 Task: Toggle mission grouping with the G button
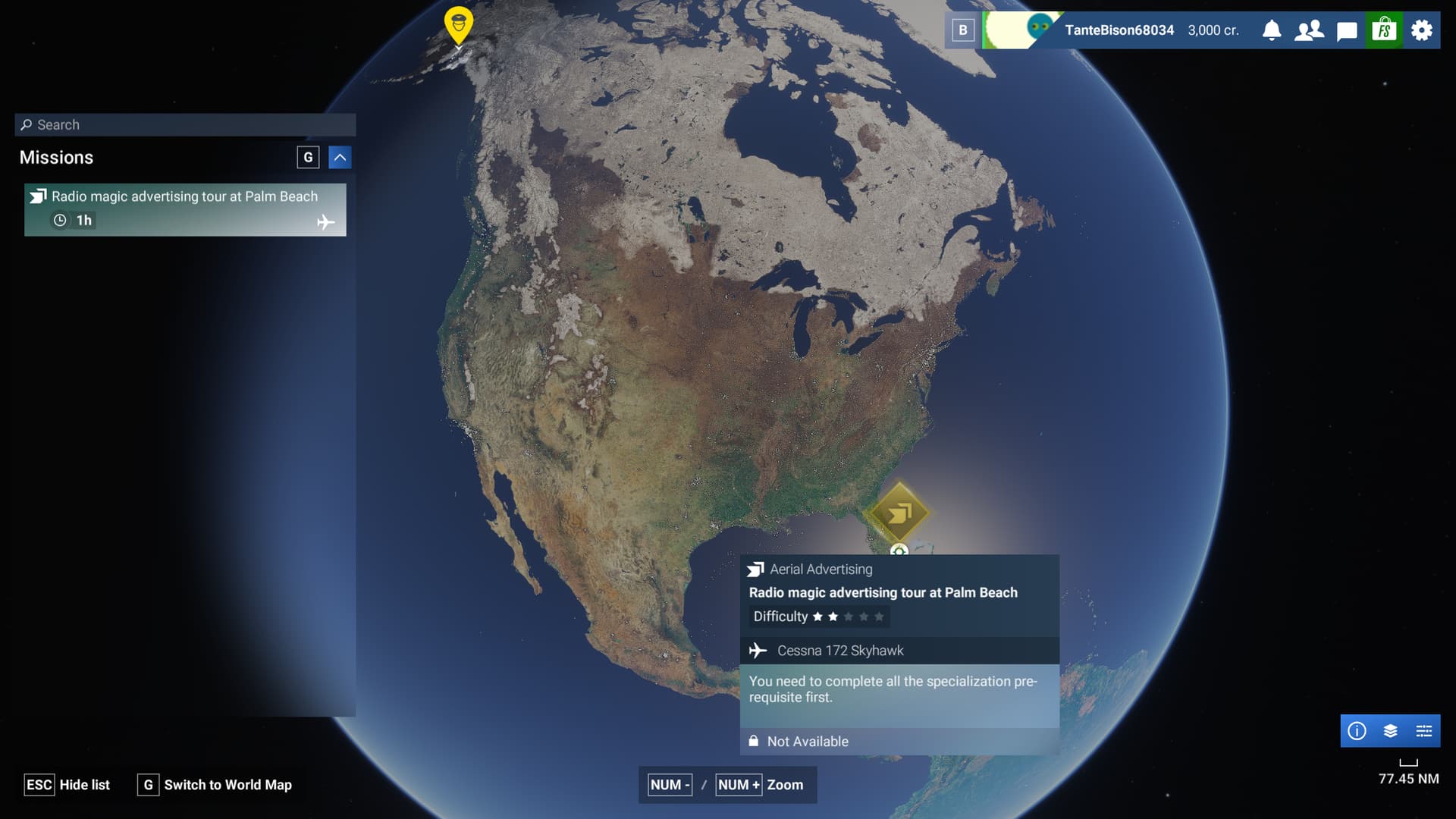(308, 157)
